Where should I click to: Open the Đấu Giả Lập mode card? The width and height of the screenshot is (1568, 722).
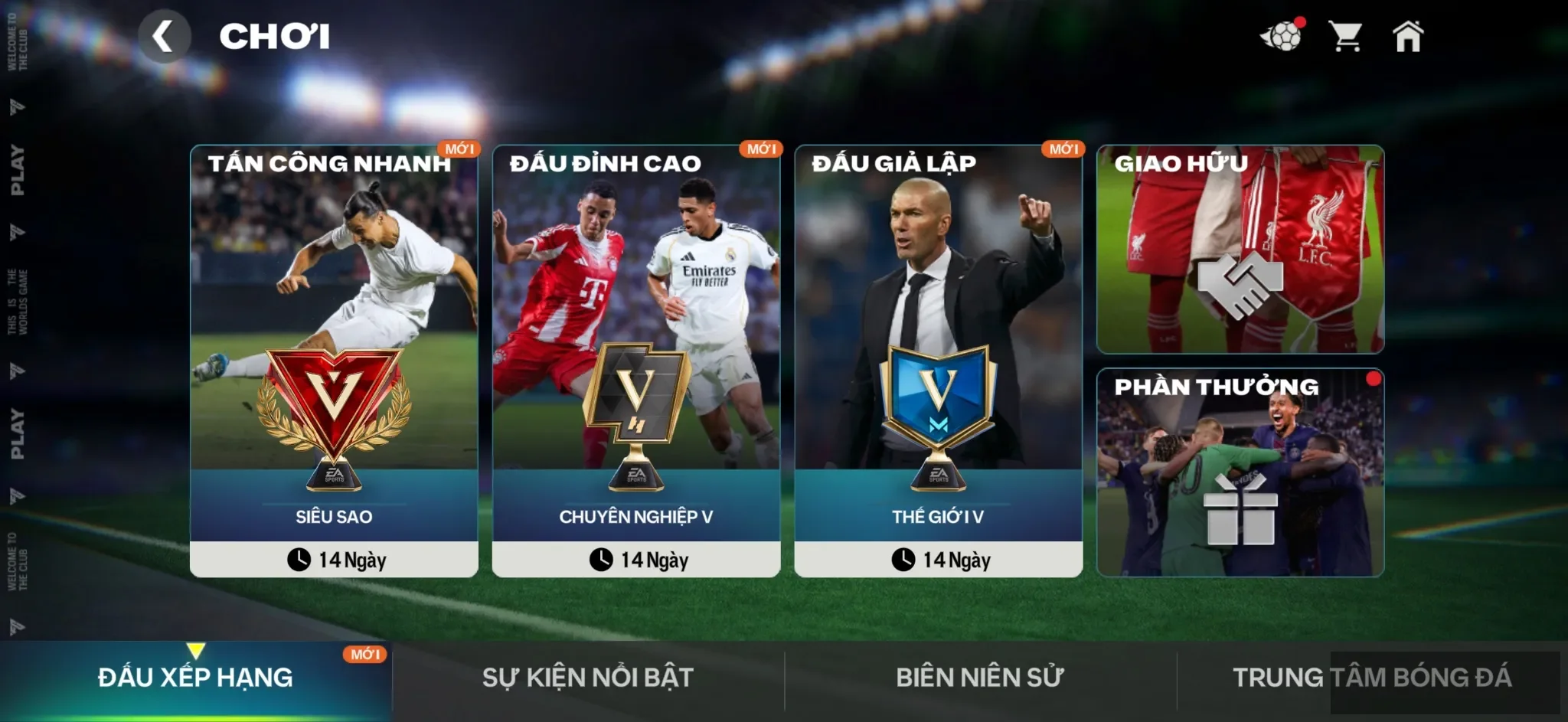938,360
